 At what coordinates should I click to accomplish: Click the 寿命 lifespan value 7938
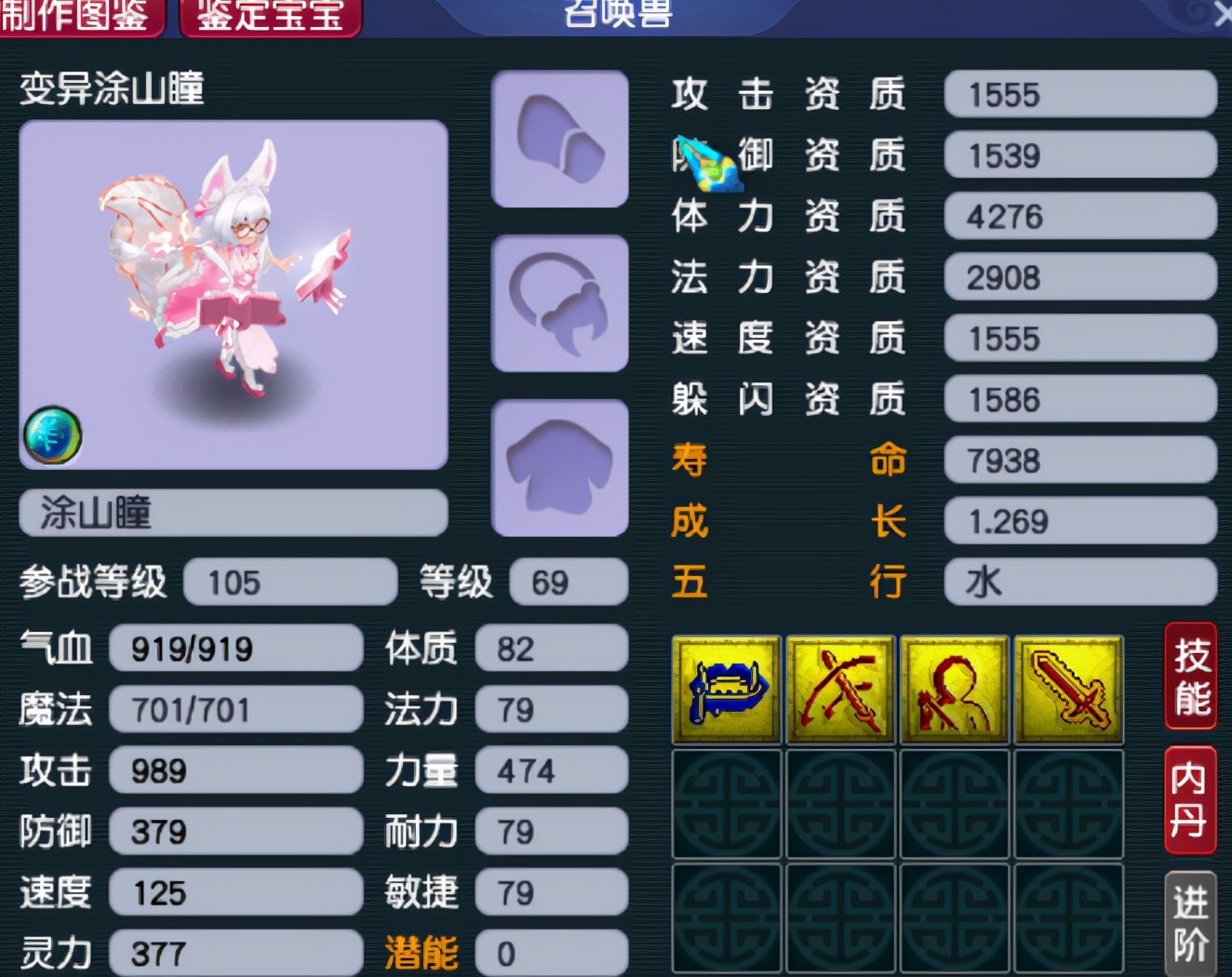coord(1079,461)
